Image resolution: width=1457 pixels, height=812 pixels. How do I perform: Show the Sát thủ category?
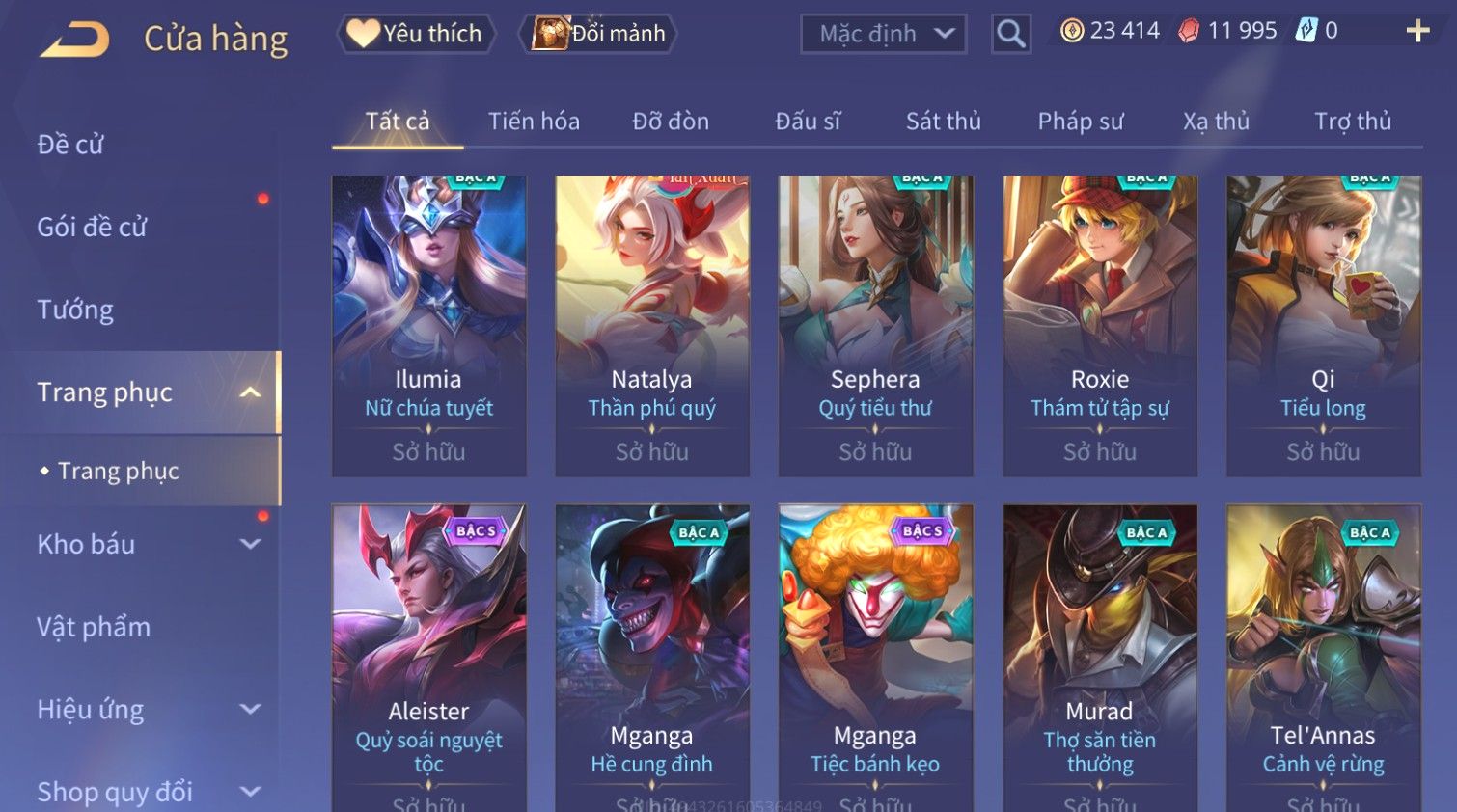(x=943, y=122)
